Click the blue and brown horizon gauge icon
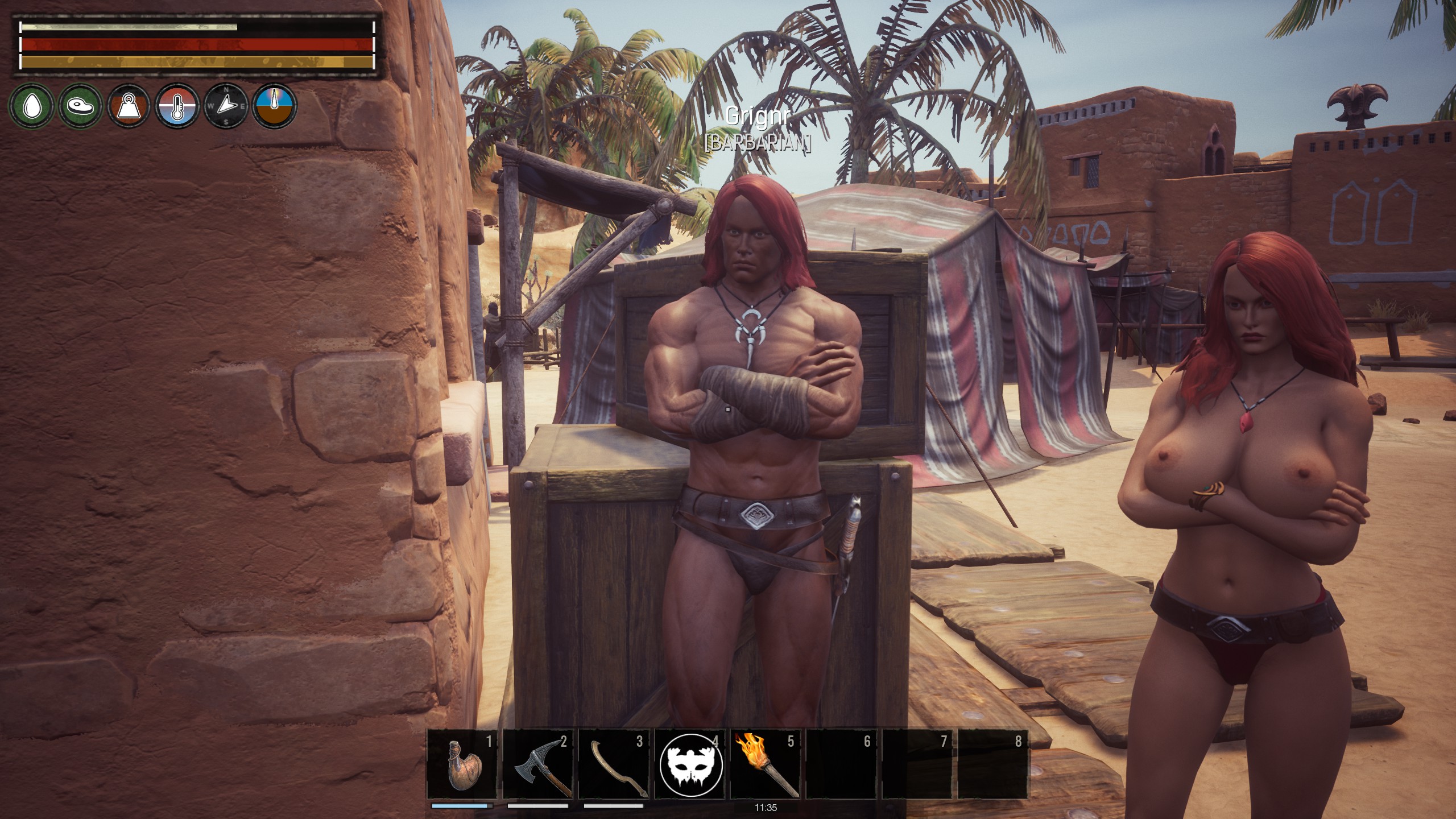The height and width of the screenshot is (819, 1456). pyautogui.click(x=275, y=105)
